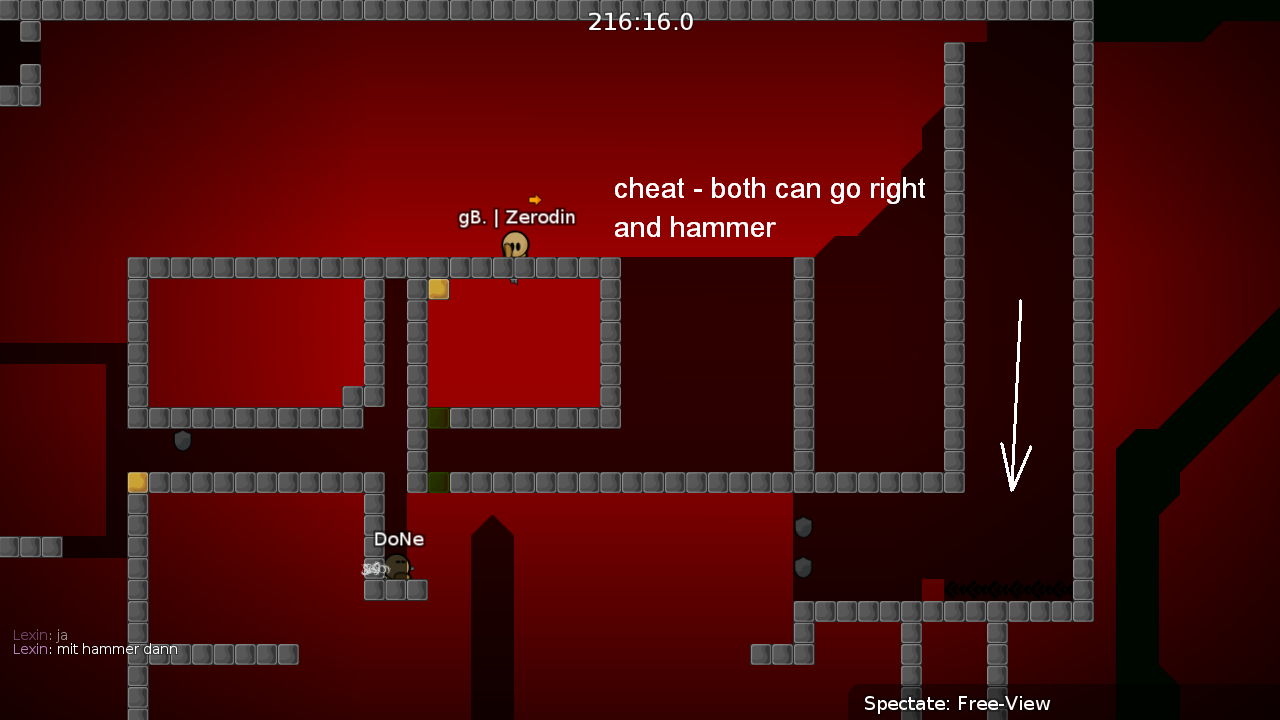Click the tee character gB. | Zerodin
Screen dimensions: 1280x720
click(515, 245)
